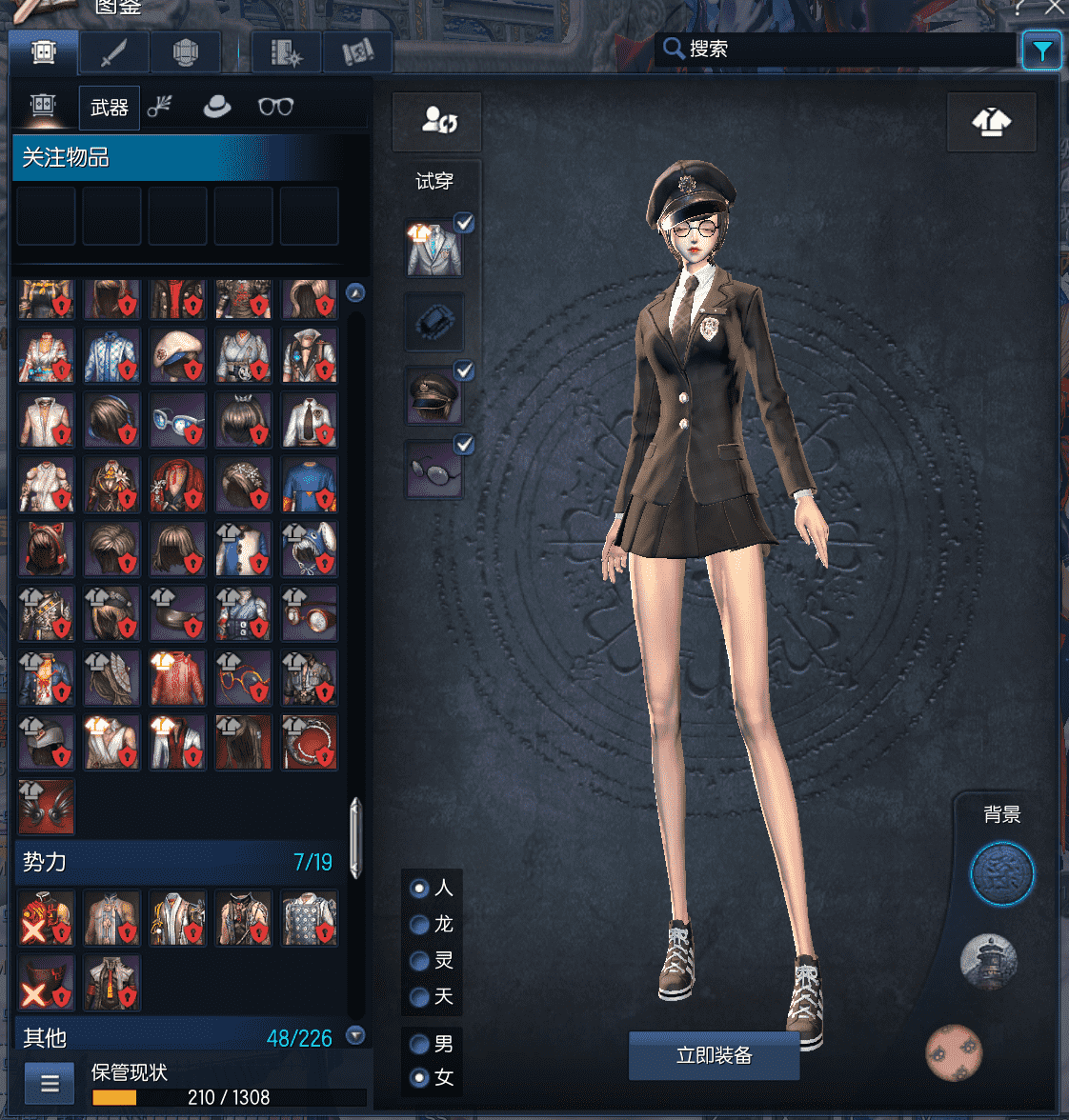Click the shirt icon button top right
Viewport: 1069px width, 1120px height.
coord(991,122)
